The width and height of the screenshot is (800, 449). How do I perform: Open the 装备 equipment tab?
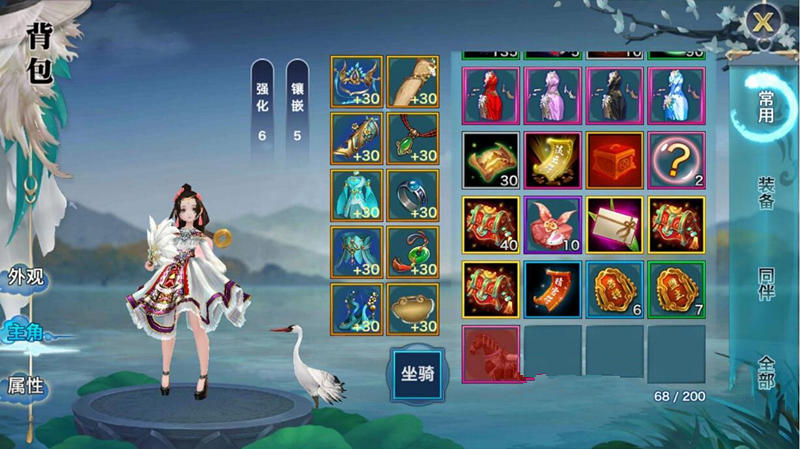765,190
